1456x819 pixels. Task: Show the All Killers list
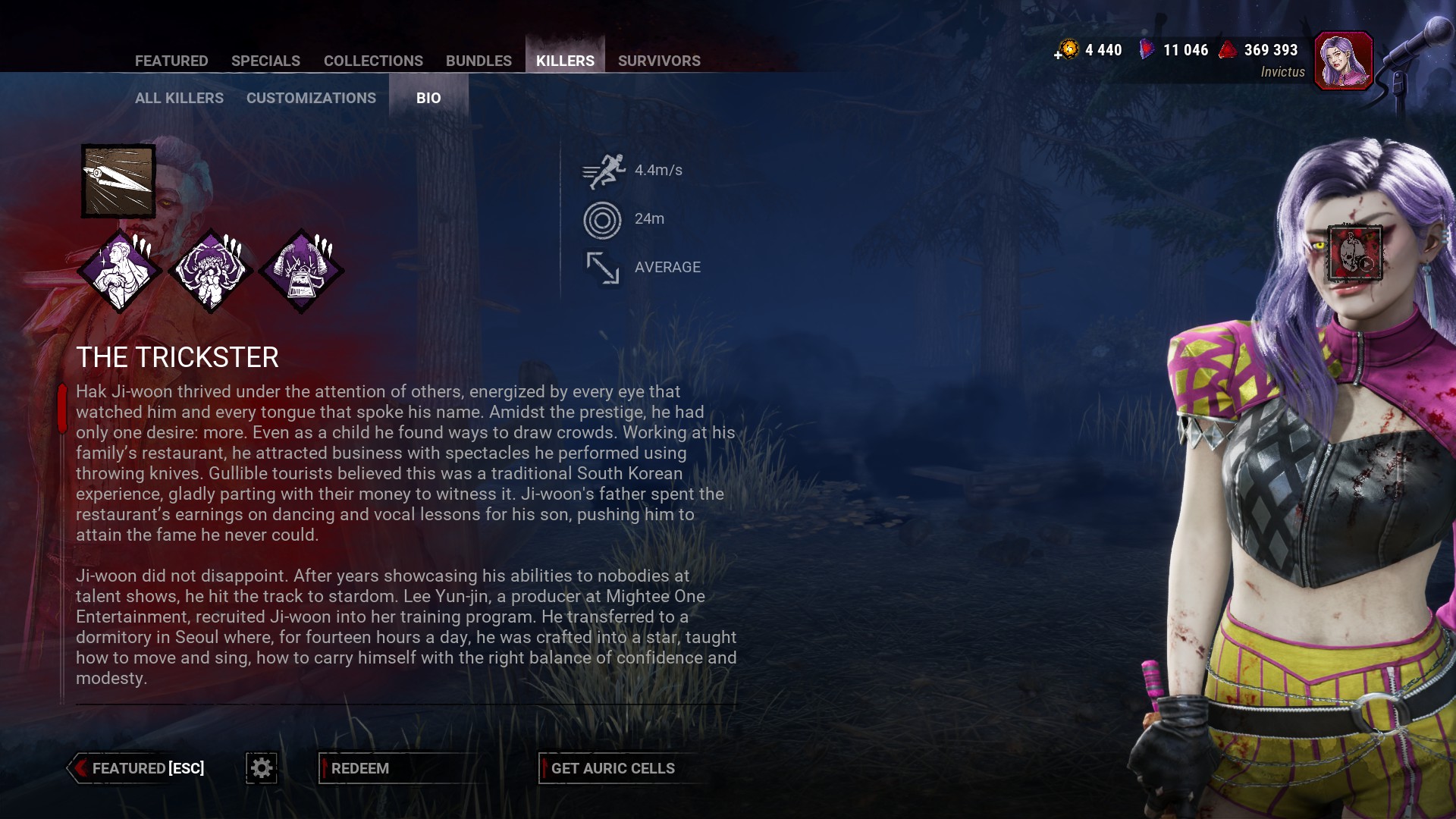point(179,98)
